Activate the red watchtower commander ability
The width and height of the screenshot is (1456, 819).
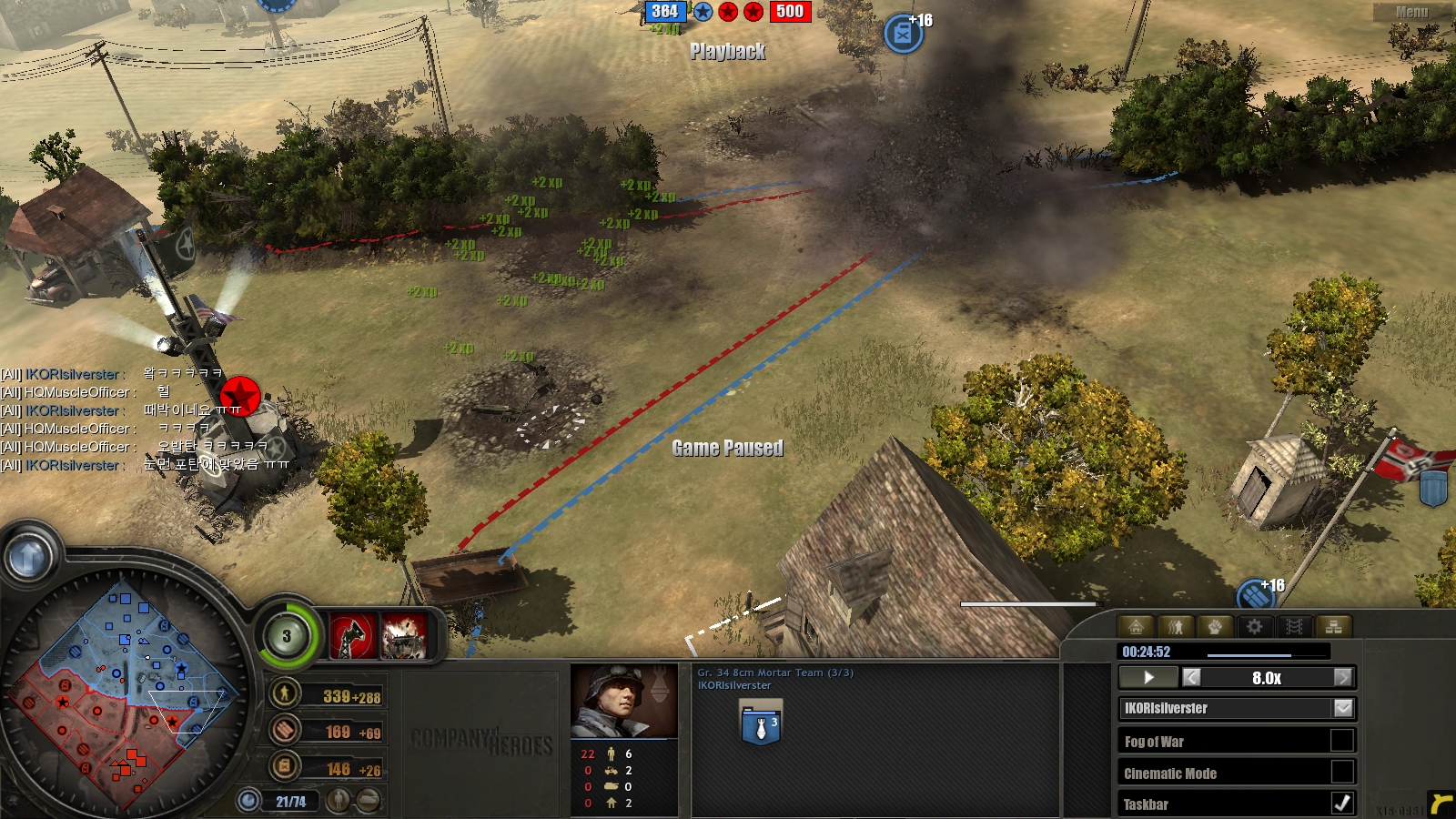(351, 636)
